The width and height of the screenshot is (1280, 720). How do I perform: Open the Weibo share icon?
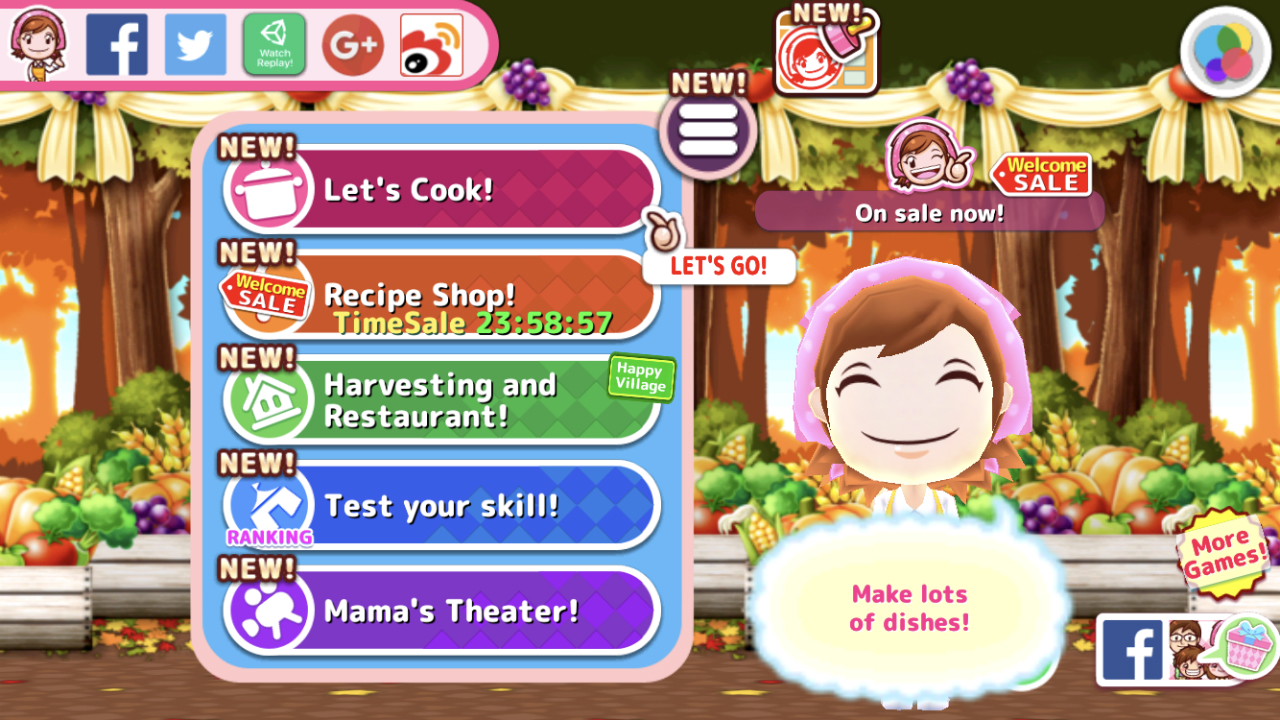[x=430, y=44]
